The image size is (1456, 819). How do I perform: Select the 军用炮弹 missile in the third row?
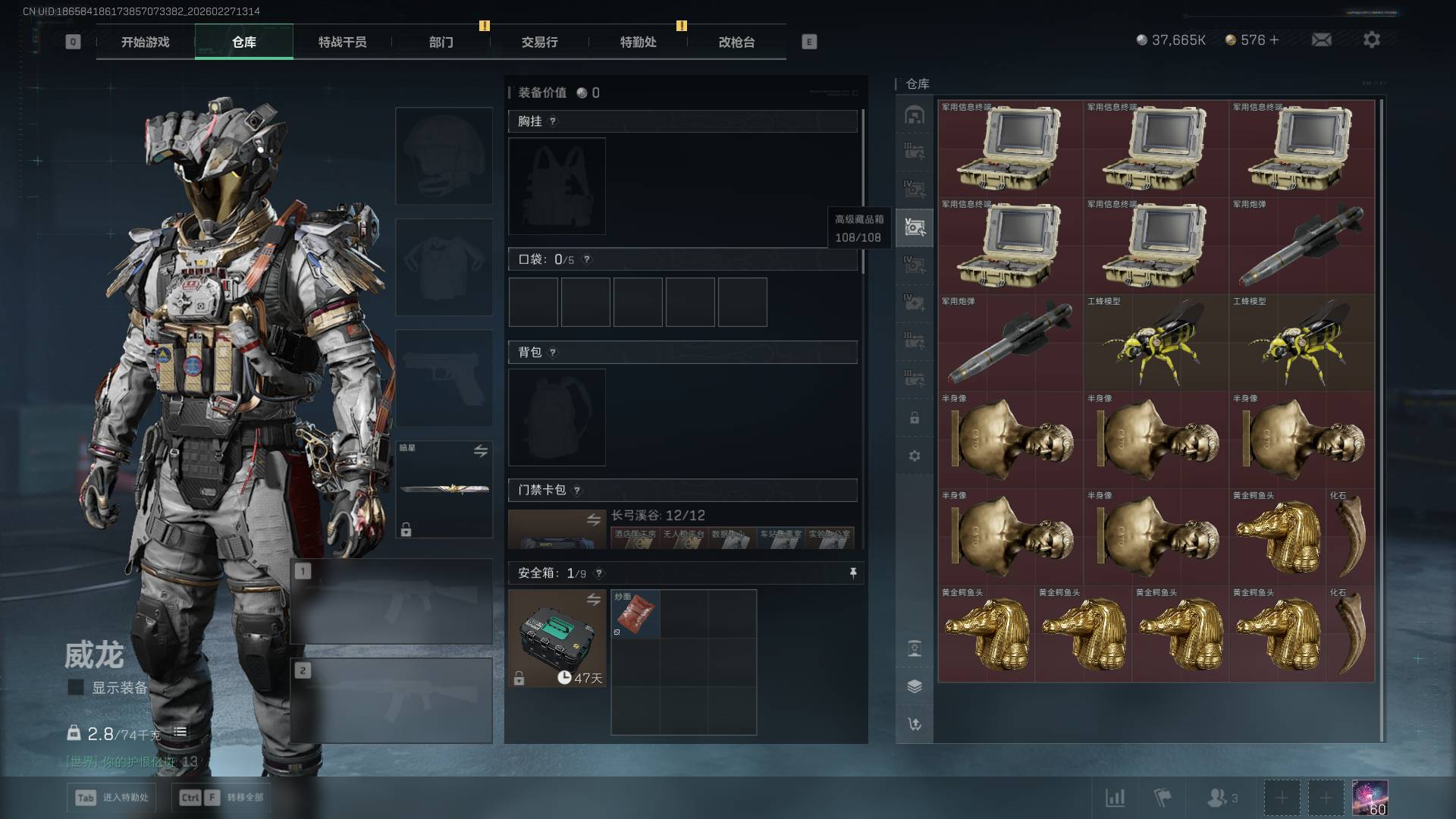(x=1010, y=343)
